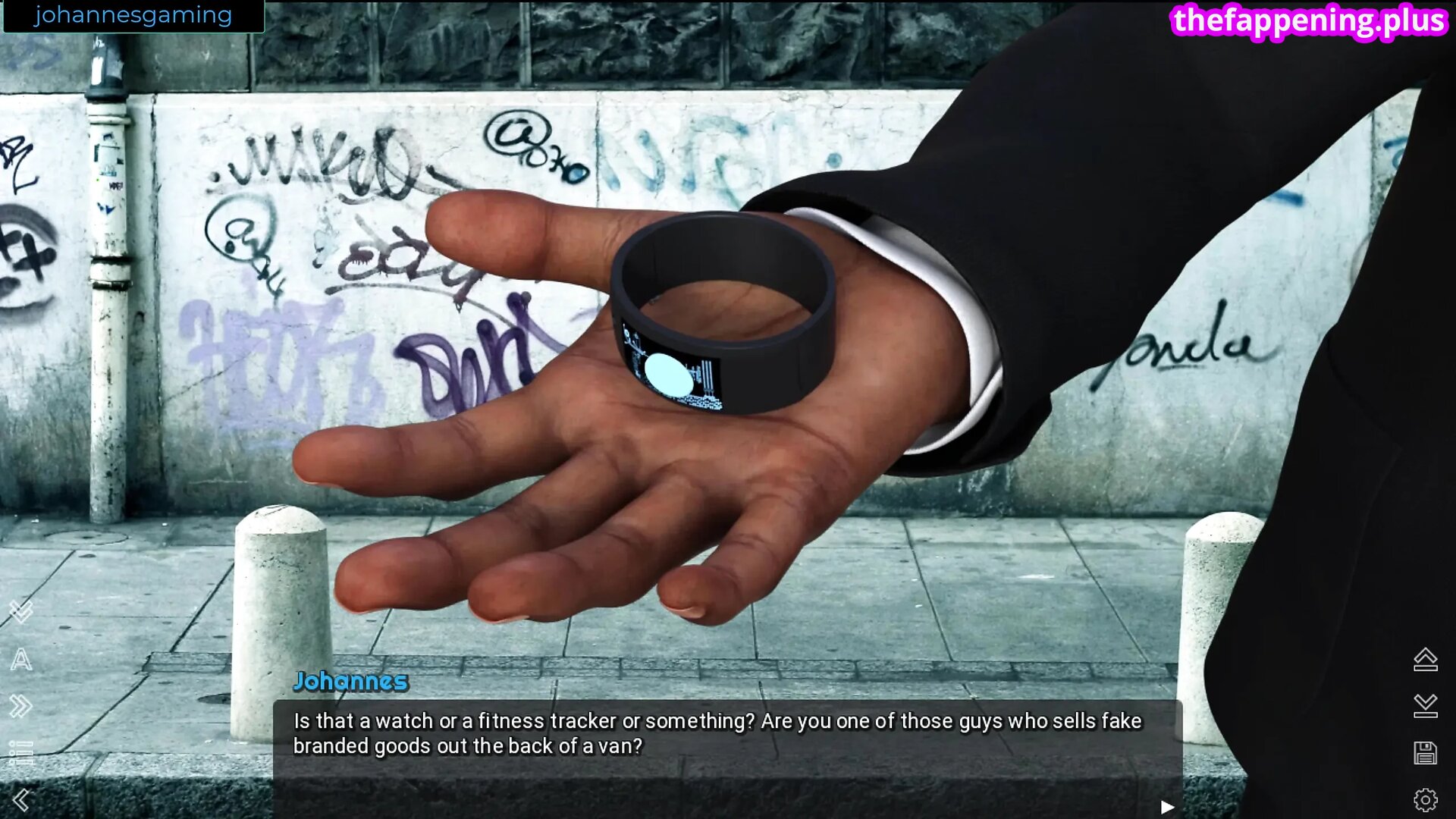Screen dimensions: 1456x819
Task: Open the thefappening.plus watermark link
Action: point(1309,20)
